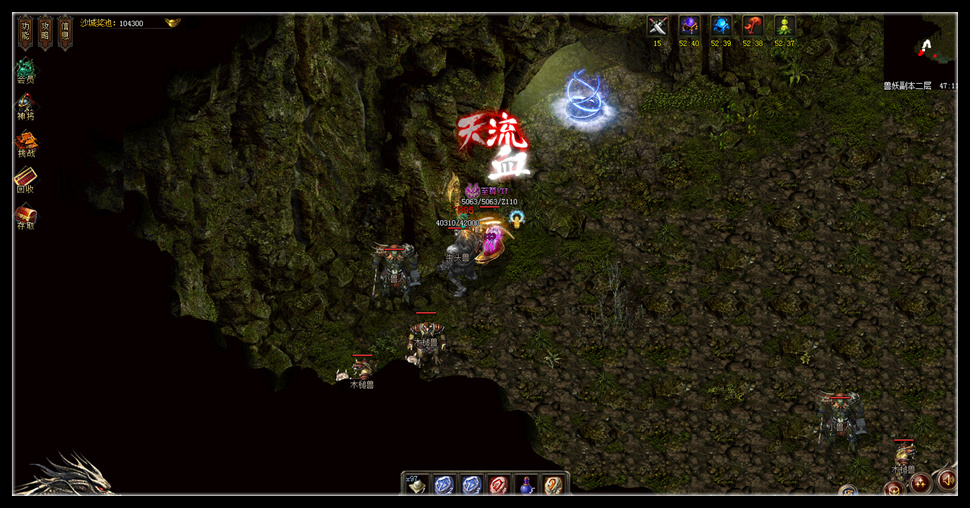Viewport: 970px width, 508px height.
Task: Use the orange rune stone hotbar slot
Action: pyautogui.click(x=552, y=485)
